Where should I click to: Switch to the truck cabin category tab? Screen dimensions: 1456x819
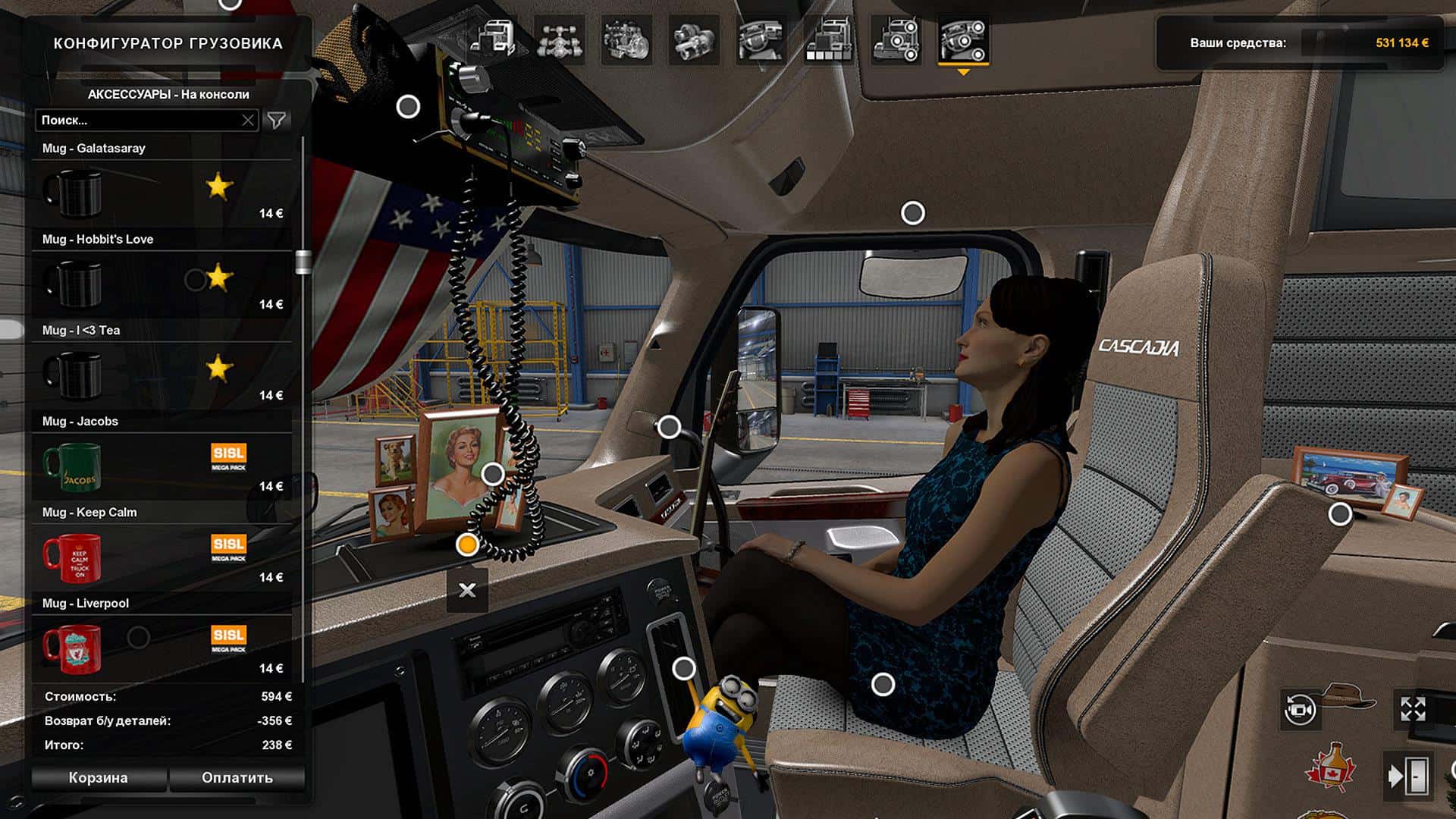[x=493, y=39]
